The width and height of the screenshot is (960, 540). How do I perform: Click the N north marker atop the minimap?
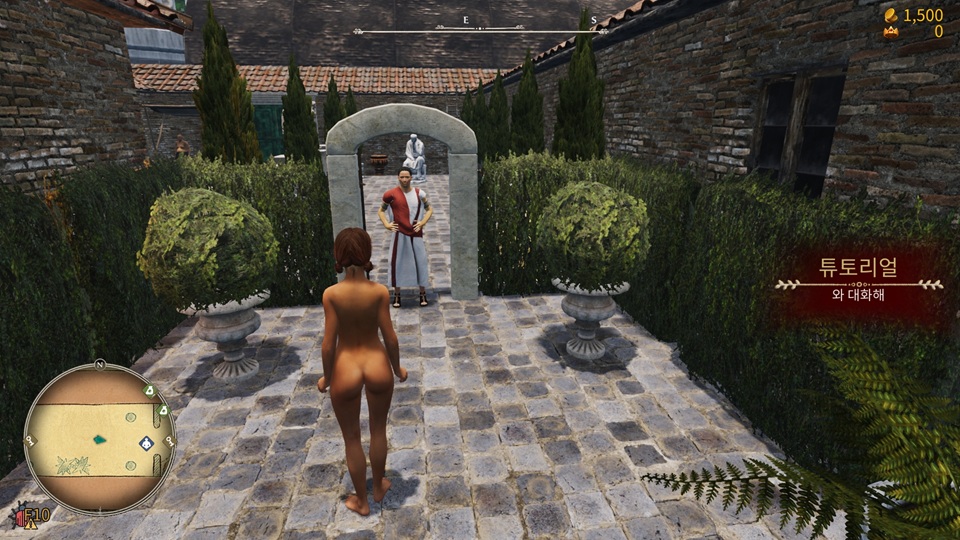click(x=99, y=365)
